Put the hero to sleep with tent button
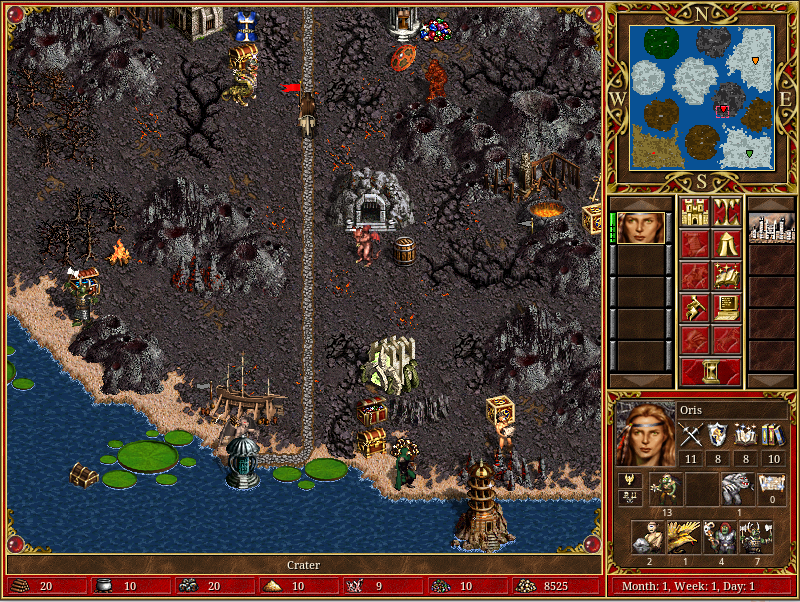The height and width of the screenshot is (602, 800). [726, 243]
